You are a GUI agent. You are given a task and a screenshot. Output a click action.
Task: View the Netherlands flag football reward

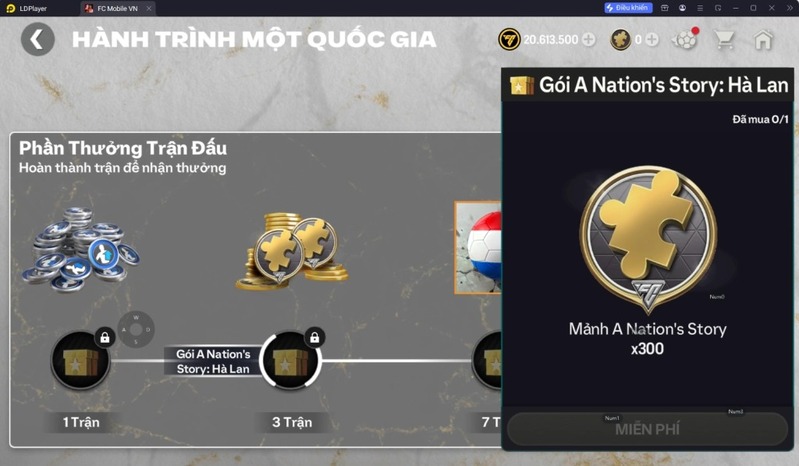(478, 249)
